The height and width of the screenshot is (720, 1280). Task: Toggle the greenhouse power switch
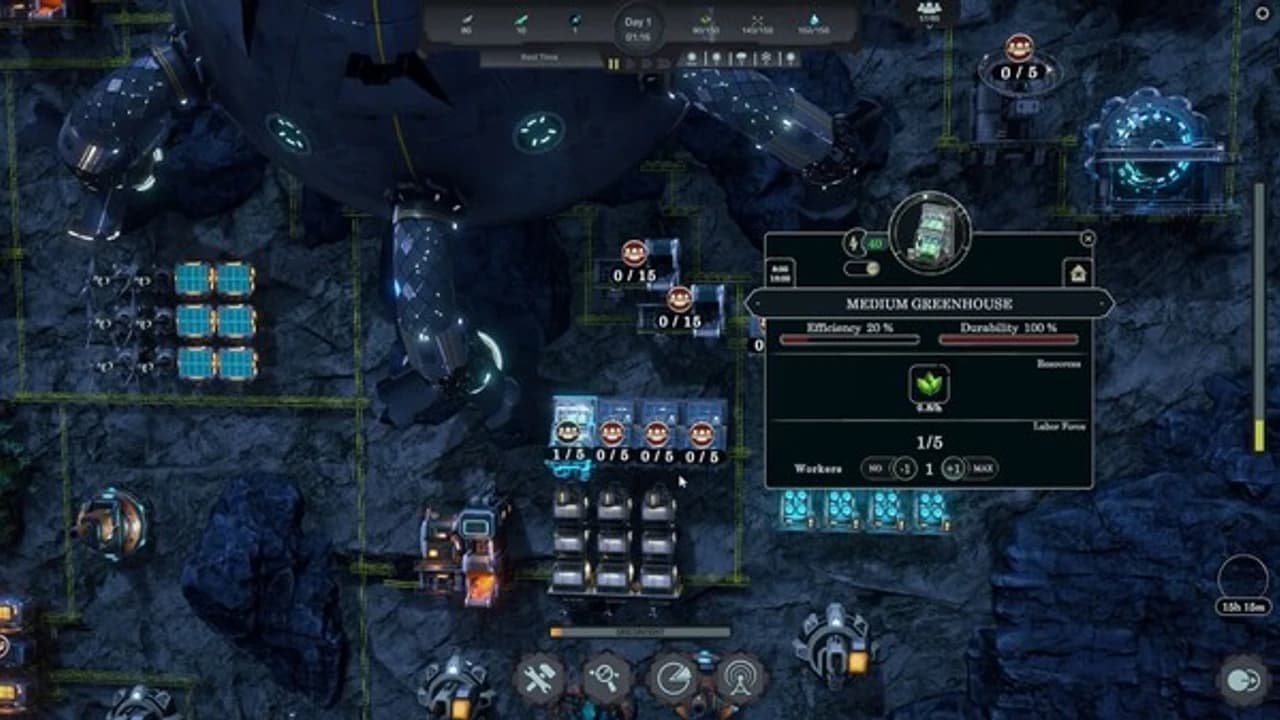click(860, 268)
